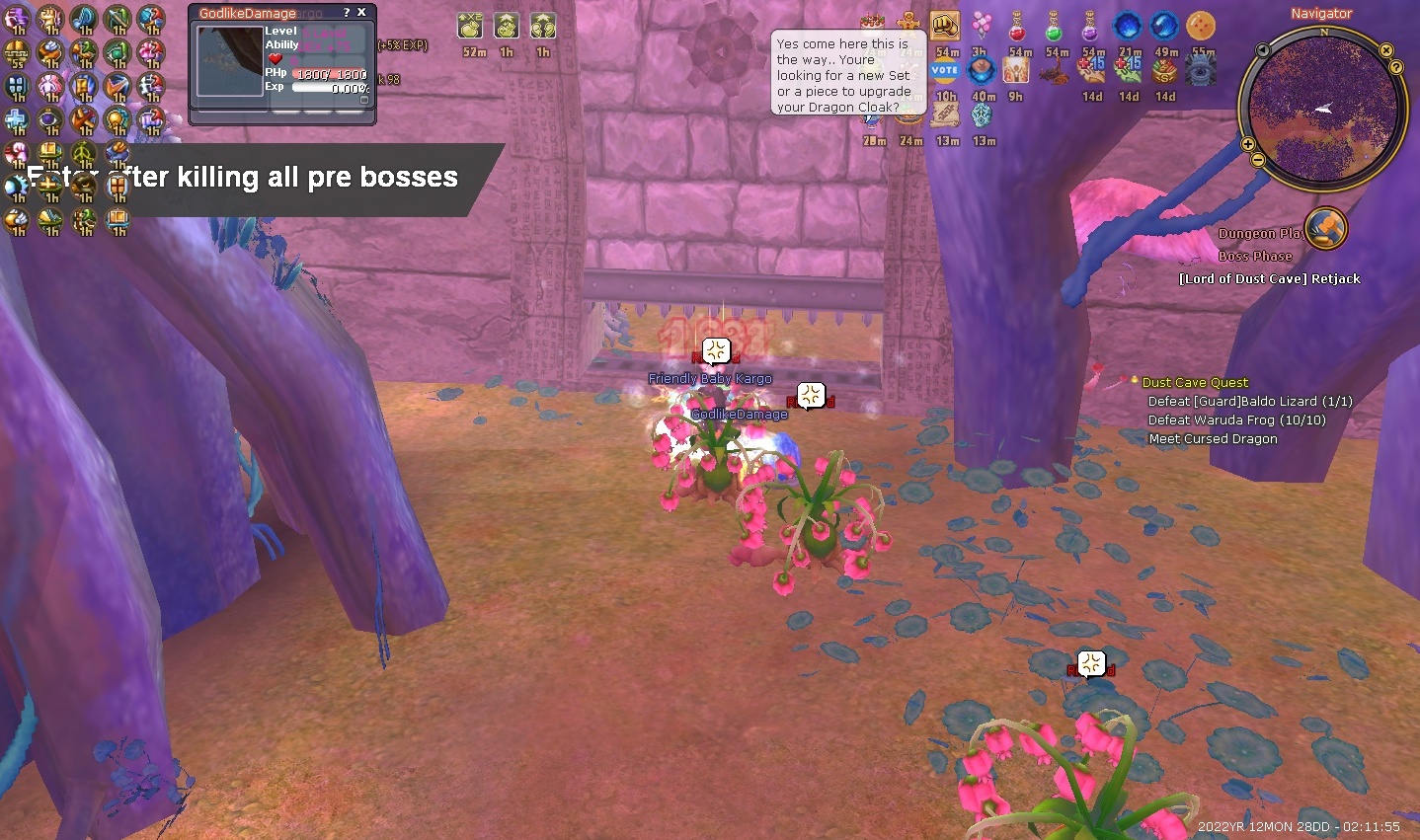The height and width of the screenshot is (840, 1420).
Task: Collapse the Navigator with the arrow button
Action: click(x=1263, y=50)
